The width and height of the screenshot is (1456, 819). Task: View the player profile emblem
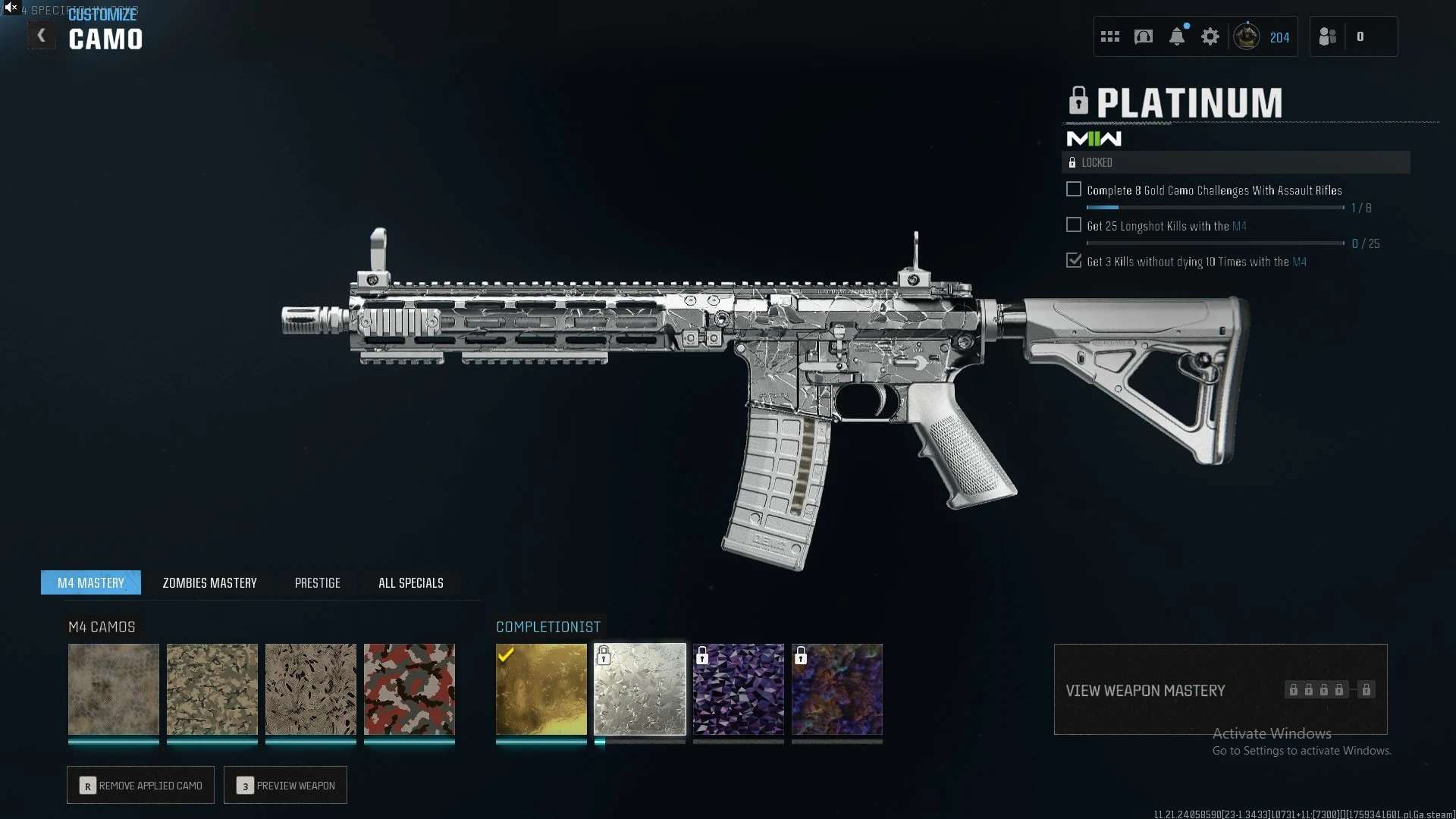tap(1247, 36)
